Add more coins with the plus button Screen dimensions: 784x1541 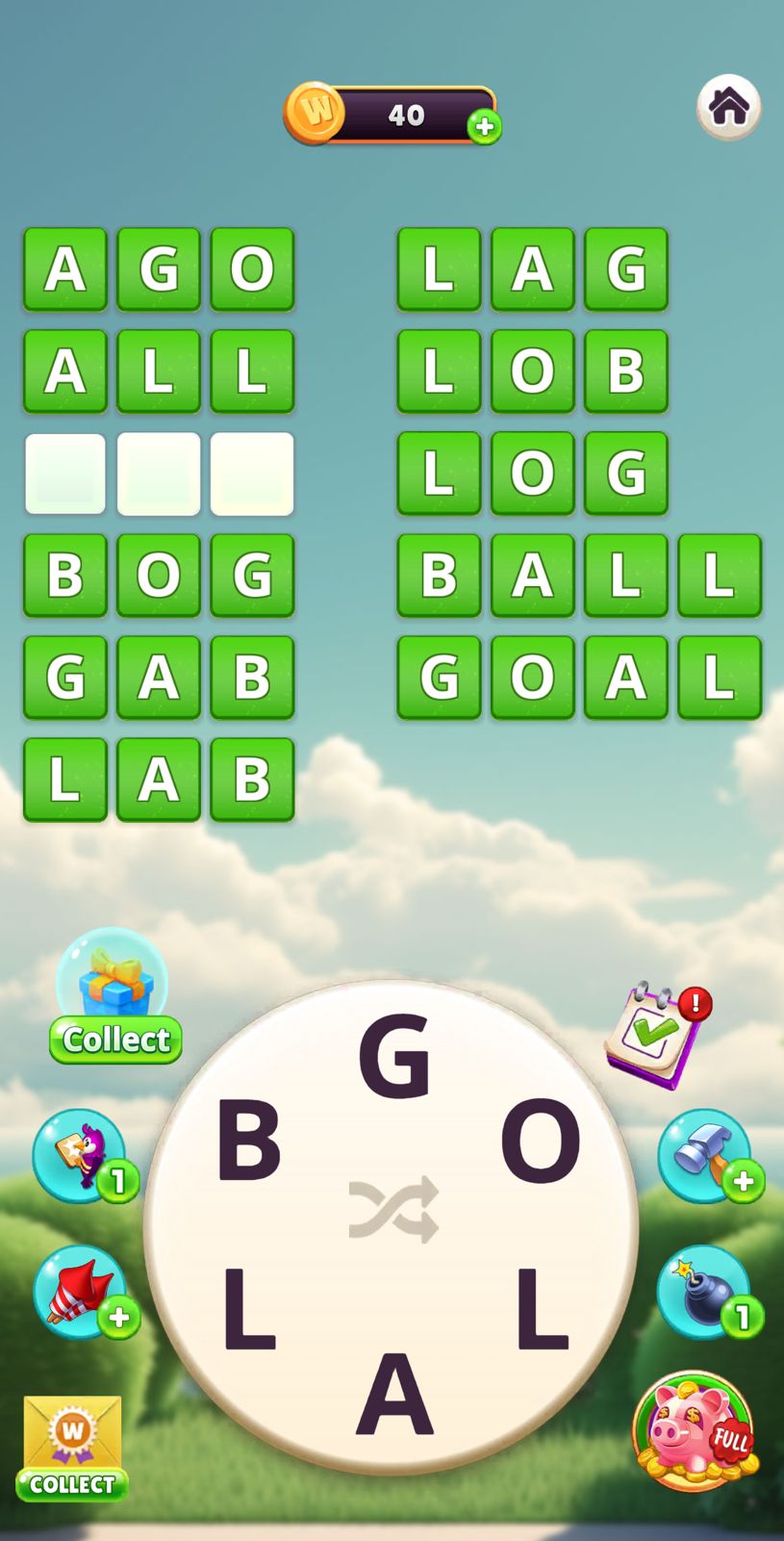coord(484,126)
